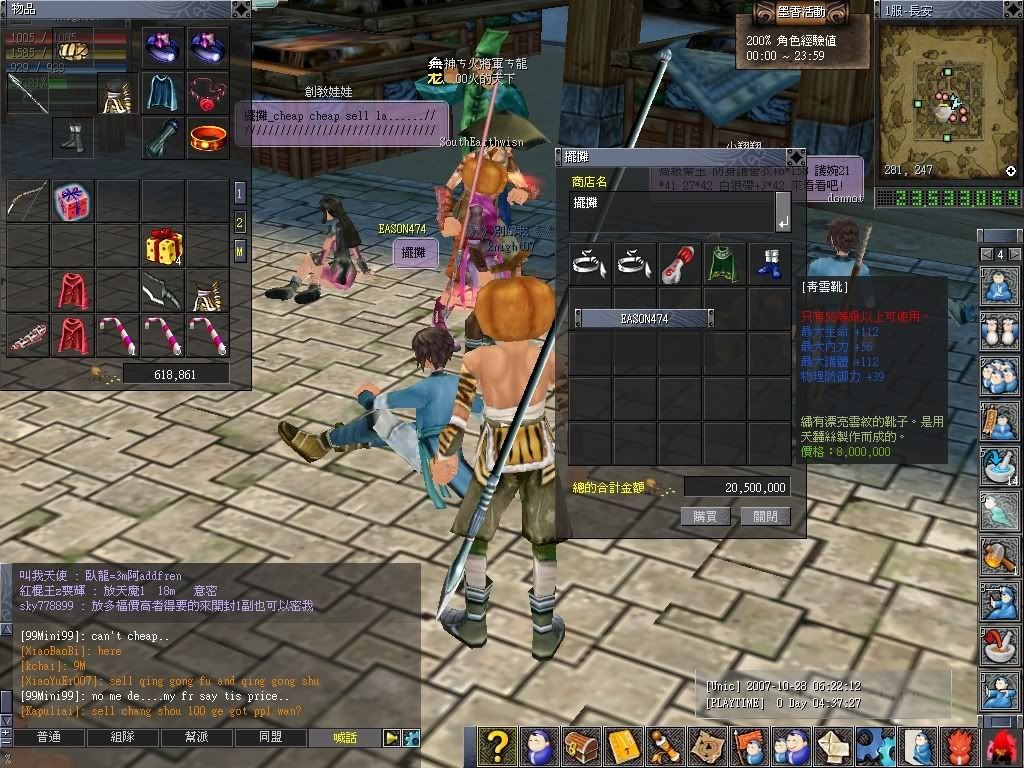Switch chat to the 組隊 (party) channel
The height and width of the screenshot is (768, 1024).
(122, 738)
